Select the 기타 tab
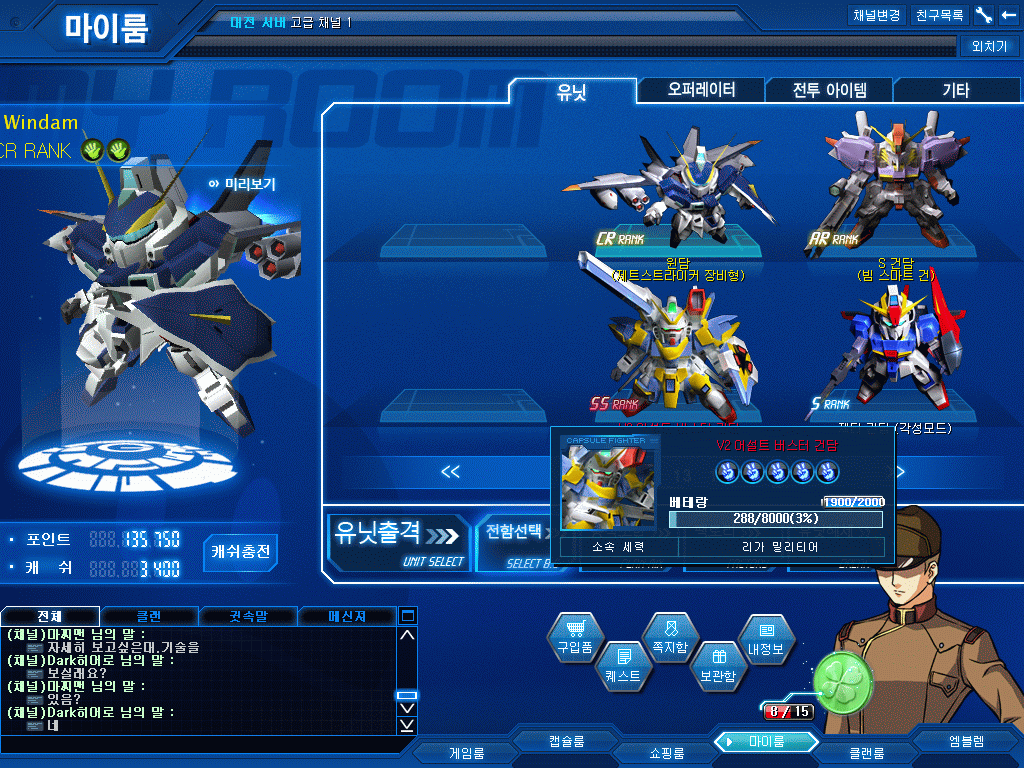 coord(955,91)
